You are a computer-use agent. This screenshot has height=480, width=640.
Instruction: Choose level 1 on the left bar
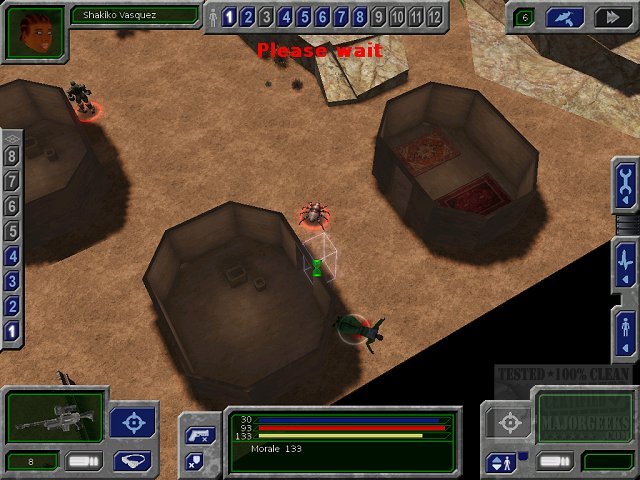click(x=12, y=331)
